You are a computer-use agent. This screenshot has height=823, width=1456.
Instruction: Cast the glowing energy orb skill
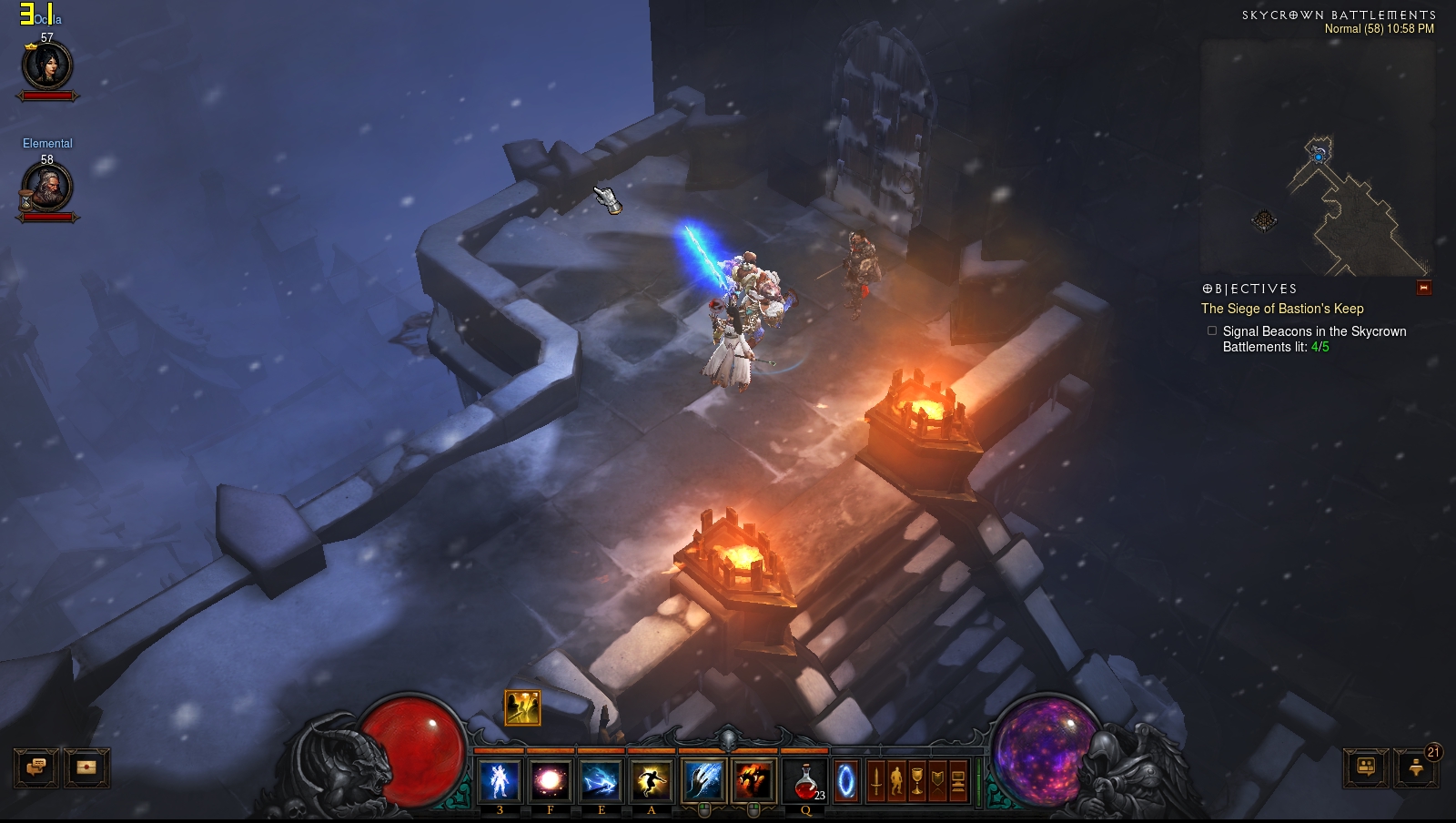point(550,781)
